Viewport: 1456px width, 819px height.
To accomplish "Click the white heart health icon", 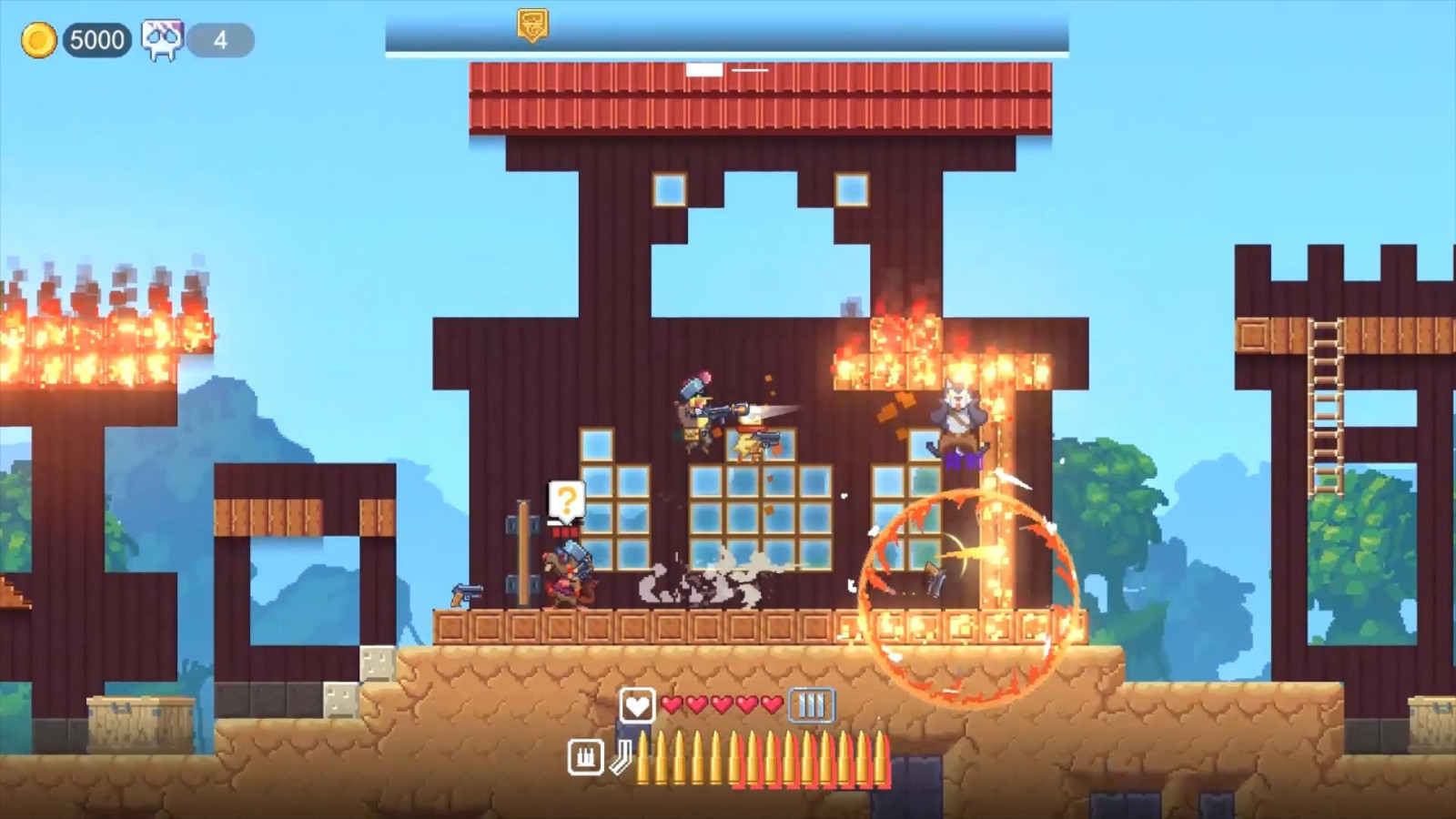I will tap(637, 705).
